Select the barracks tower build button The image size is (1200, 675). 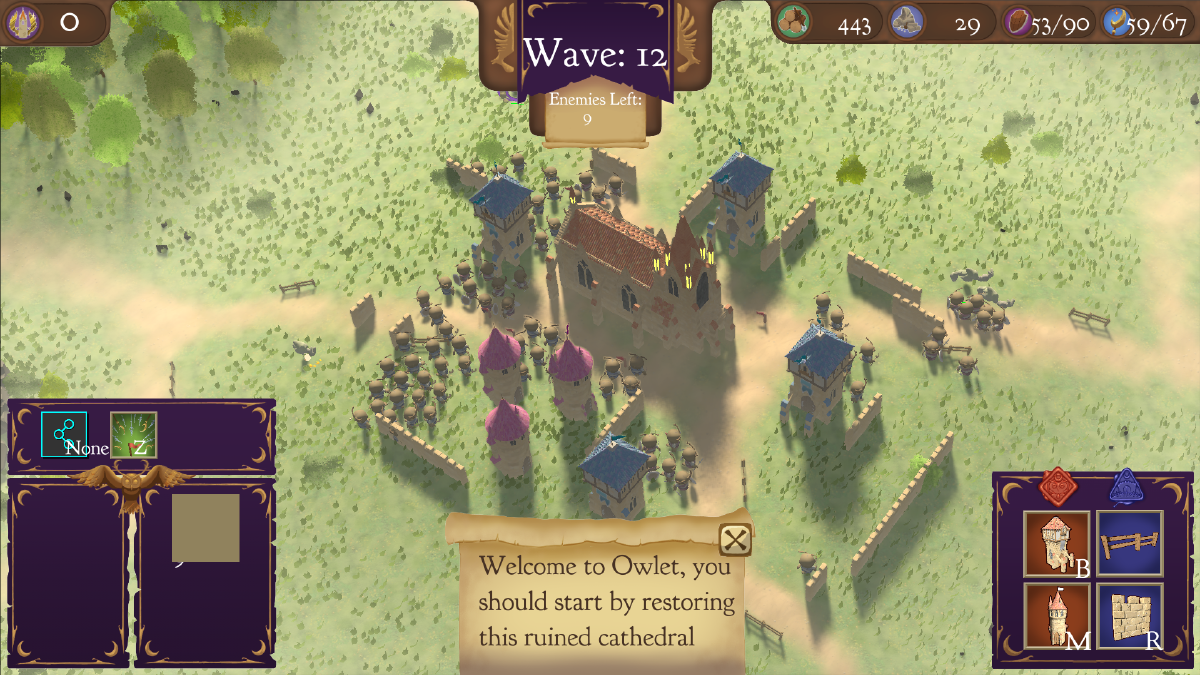(x=1057, y=544)
